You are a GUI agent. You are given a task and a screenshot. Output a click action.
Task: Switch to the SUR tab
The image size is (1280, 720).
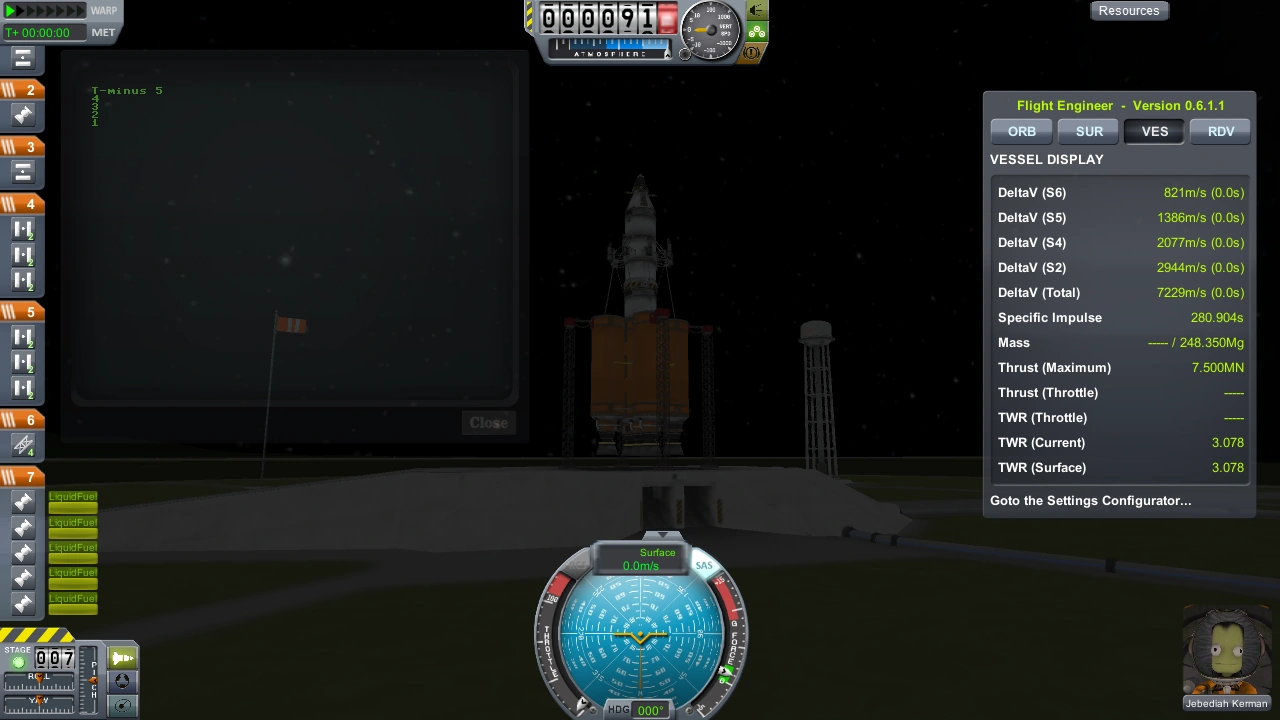click(1089, 131)
